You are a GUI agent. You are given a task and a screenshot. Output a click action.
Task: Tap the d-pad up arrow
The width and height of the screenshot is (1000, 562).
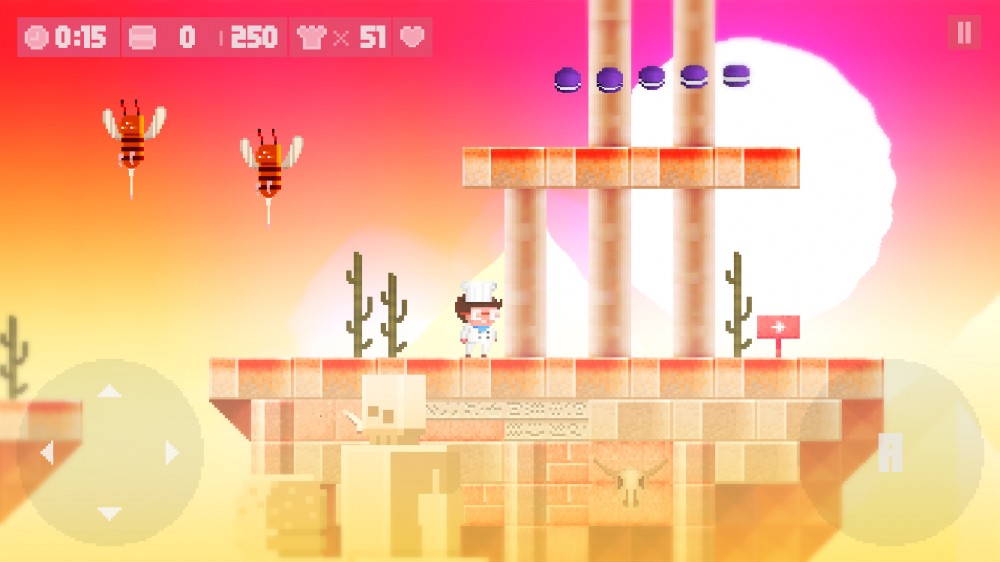(x=109, y=391)
